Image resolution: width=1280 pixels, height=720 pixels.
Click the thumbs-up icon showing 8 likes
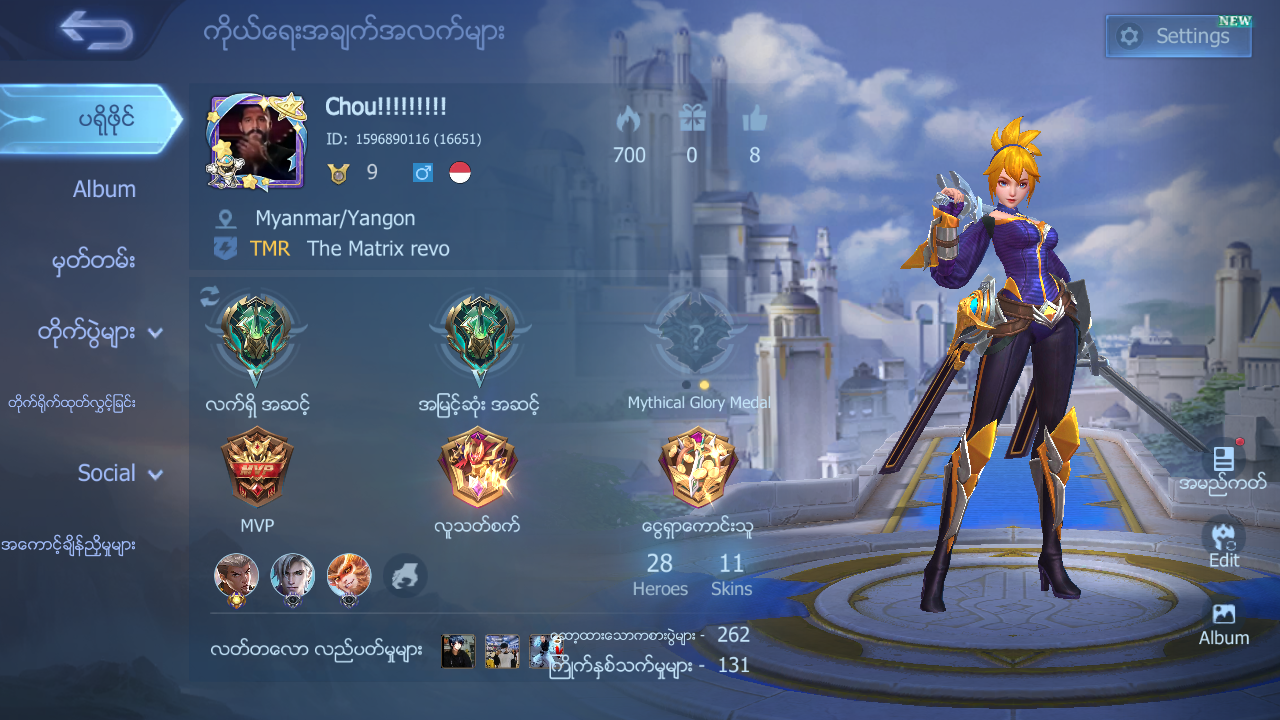[x=754, y=120]
